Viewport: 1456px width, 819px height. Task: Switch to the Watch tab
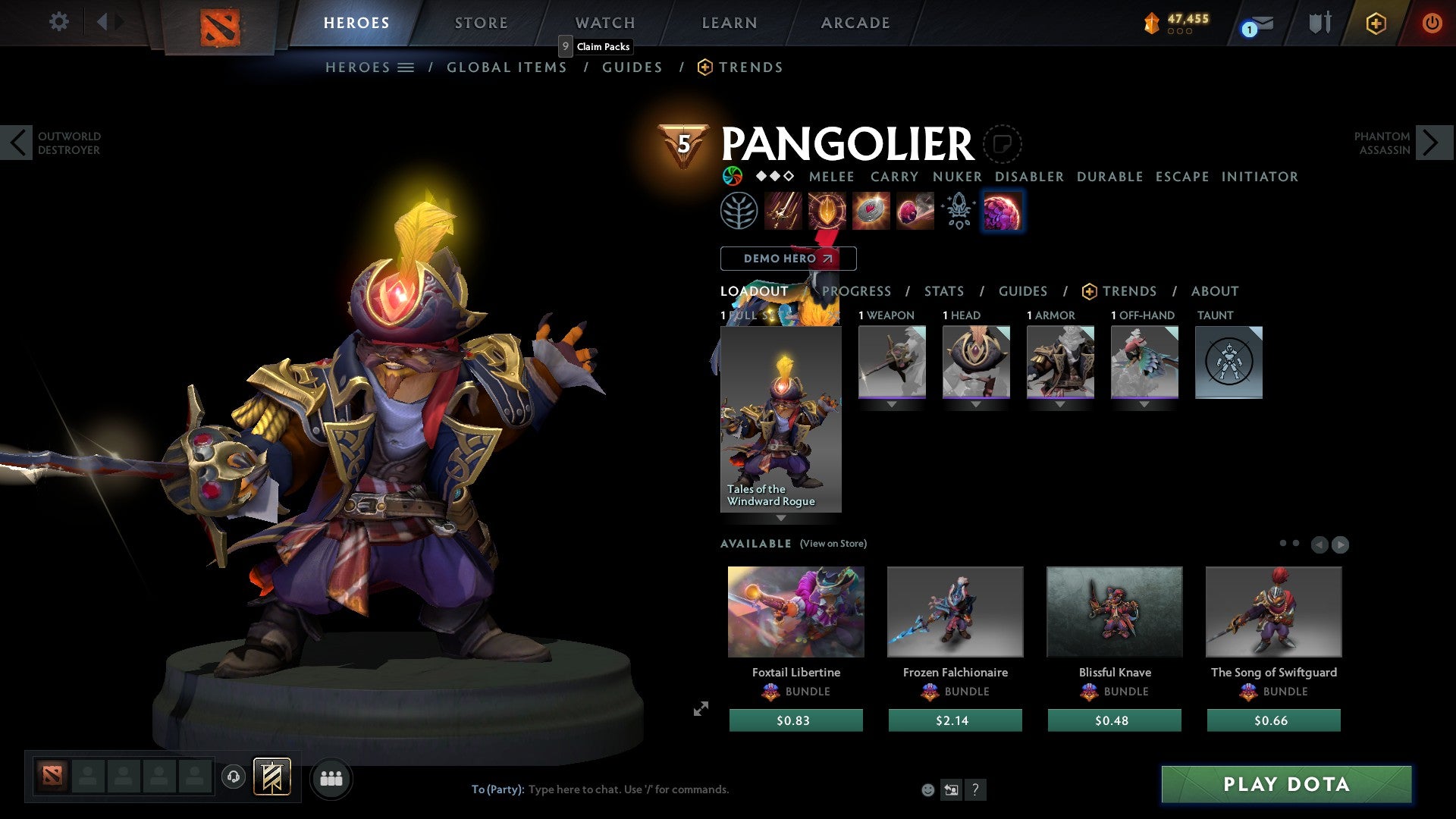(x=604, y=23)
